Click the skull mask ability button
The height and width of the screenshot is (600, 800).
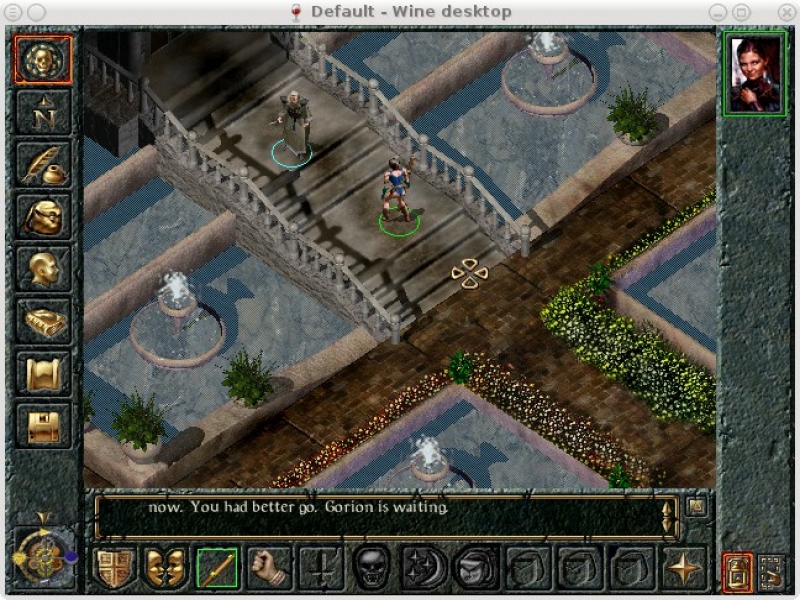(x=370, y=568)
